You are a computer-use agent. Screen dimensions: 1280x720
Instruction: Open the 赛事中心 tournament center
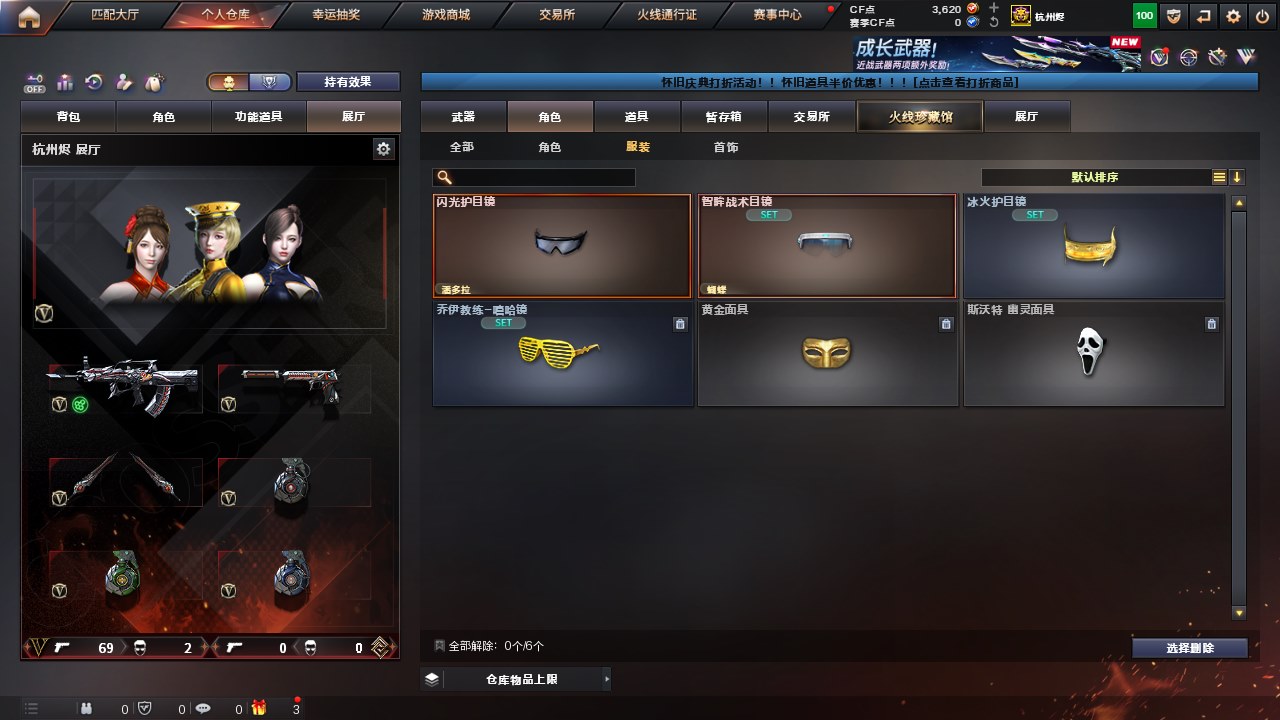(x=776, y=15)
